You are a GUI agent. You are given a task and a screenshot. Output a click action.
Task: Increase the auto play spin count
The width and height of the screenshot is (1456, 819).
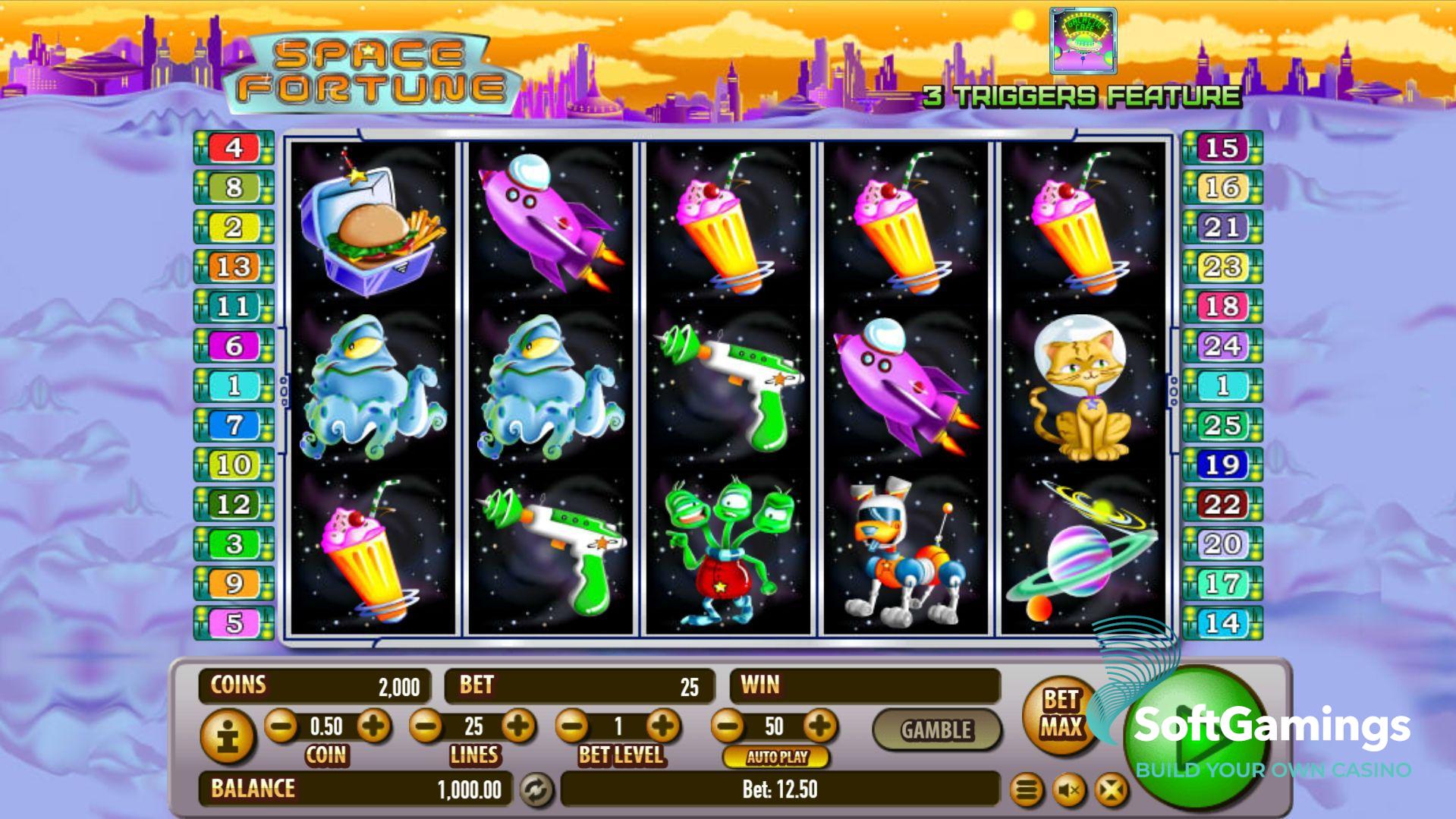coord(819,727)
